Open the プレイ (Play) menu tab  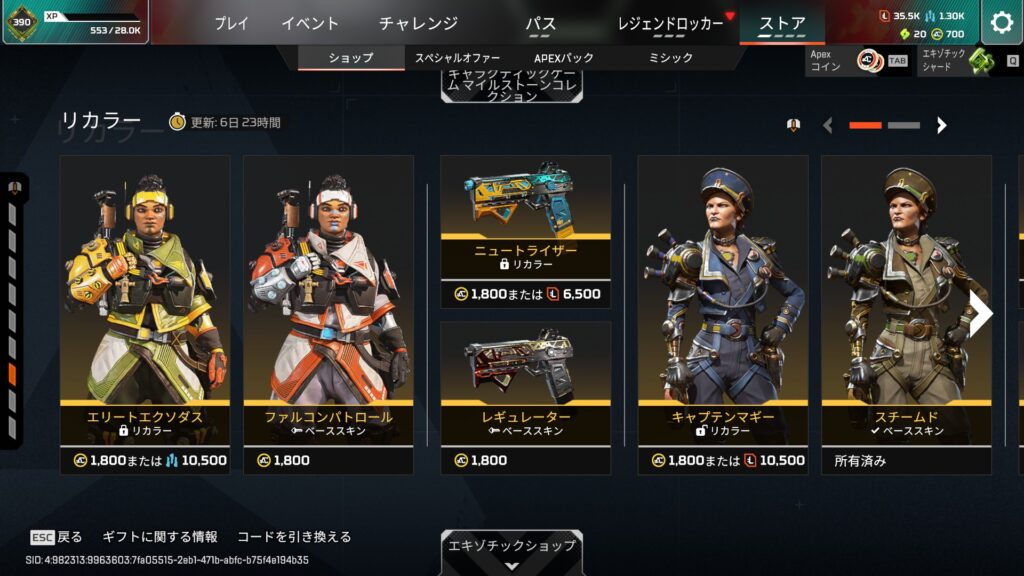point(231,23)
